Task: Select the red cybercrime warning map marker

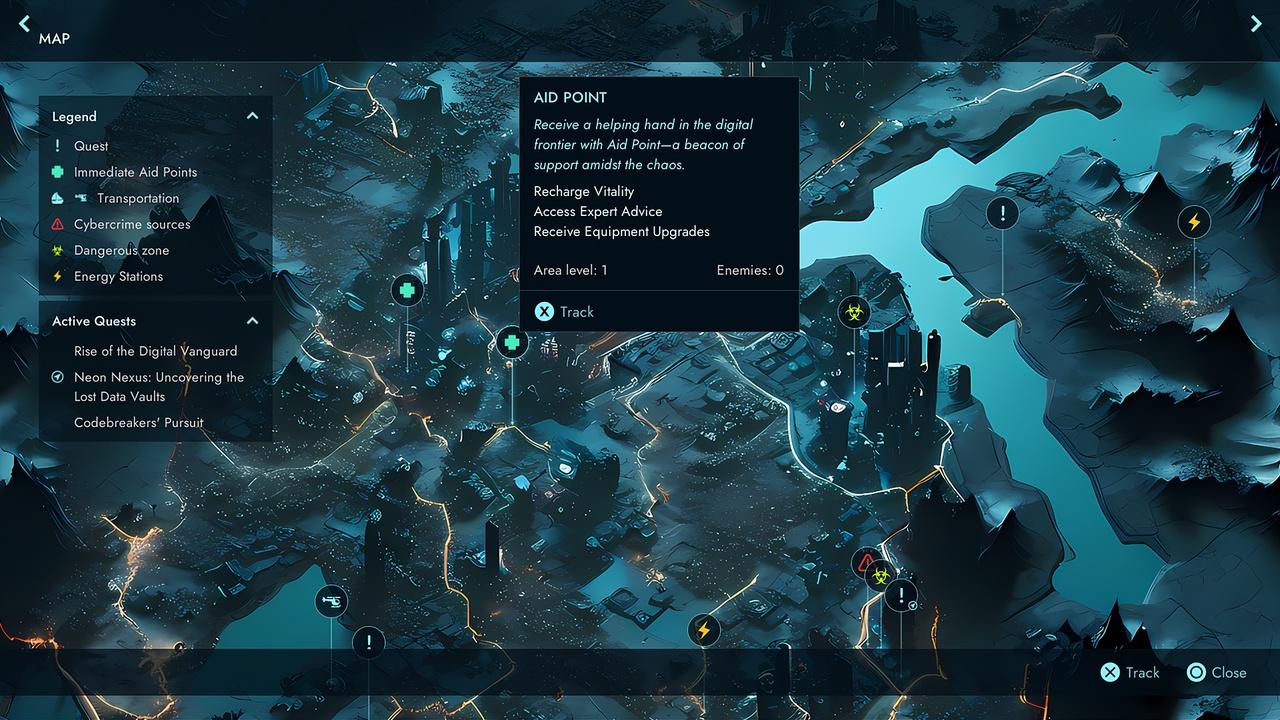Action: tap(866, 562)
